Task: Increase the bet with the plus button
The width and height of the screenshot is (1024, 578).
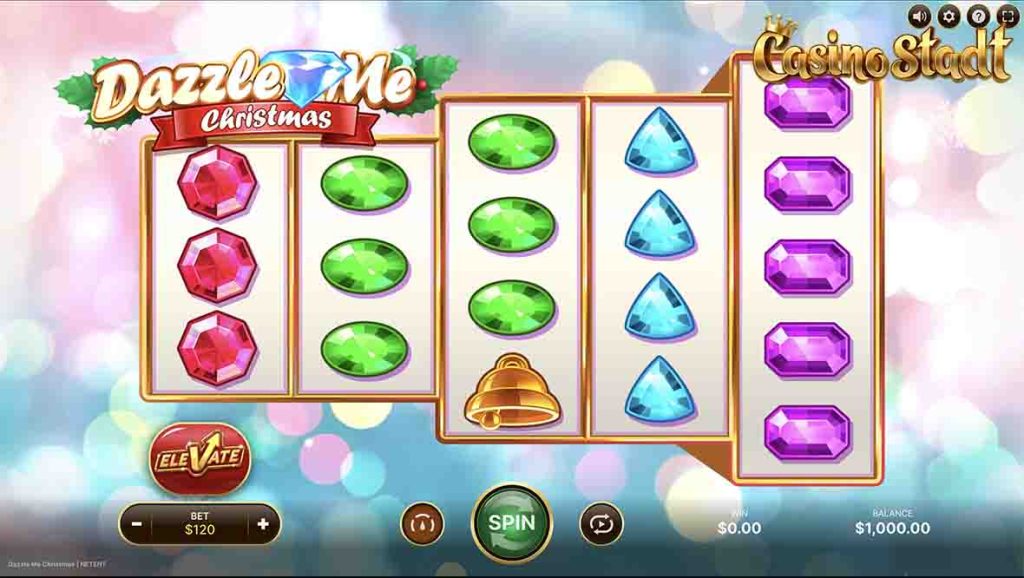Action: (263, 523)
